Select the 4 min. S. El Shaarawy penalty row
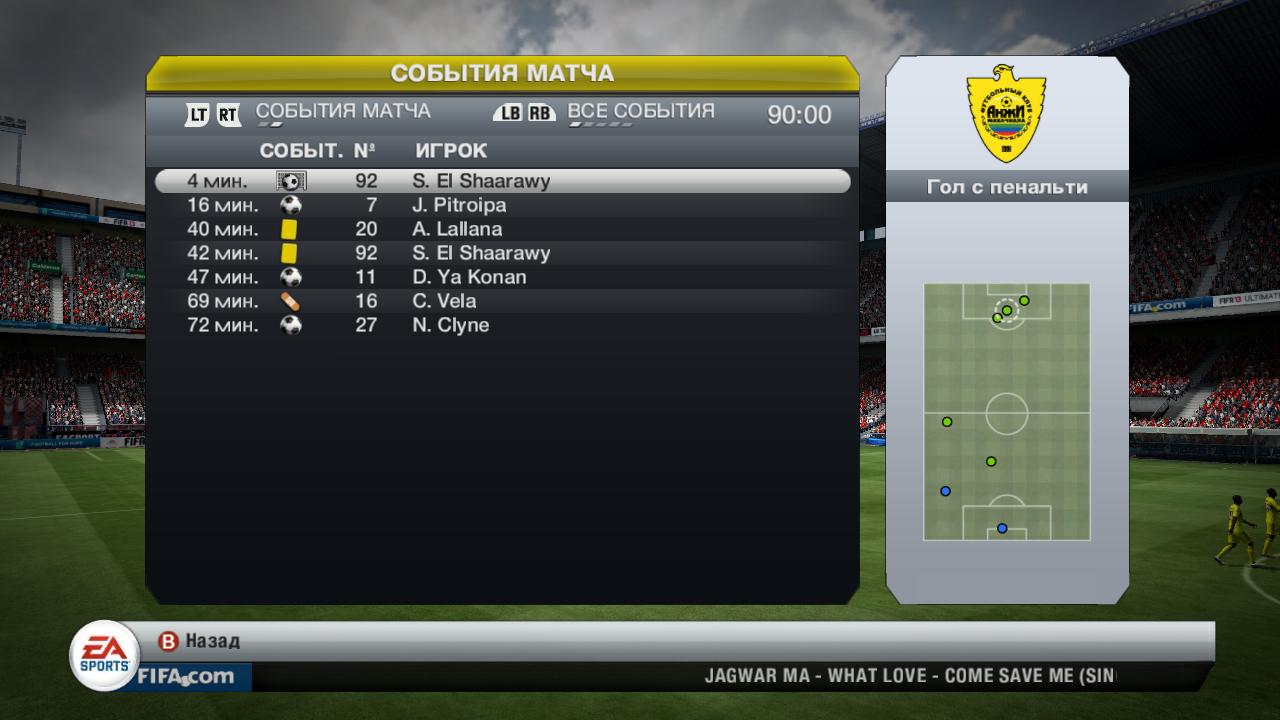Screen dimensions: 1280x720 click(502, 181)
